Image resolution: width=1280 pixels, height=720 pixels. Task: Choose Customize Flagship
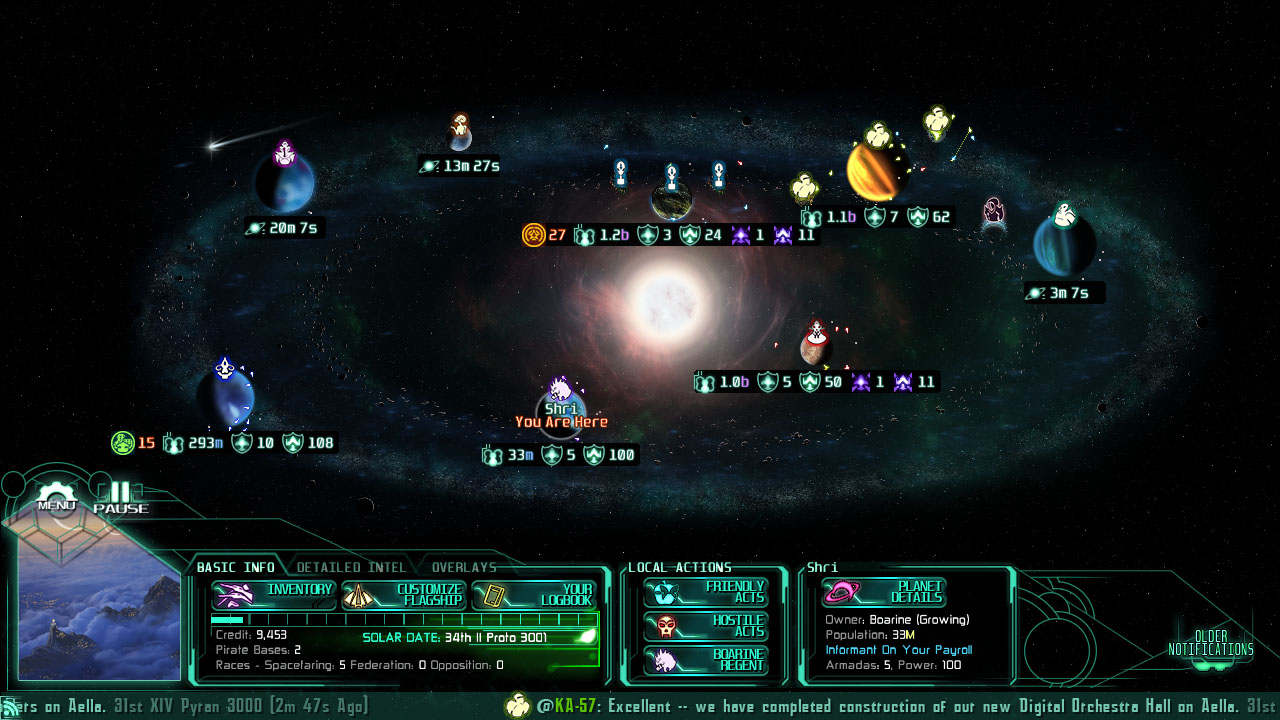point(404,594)
